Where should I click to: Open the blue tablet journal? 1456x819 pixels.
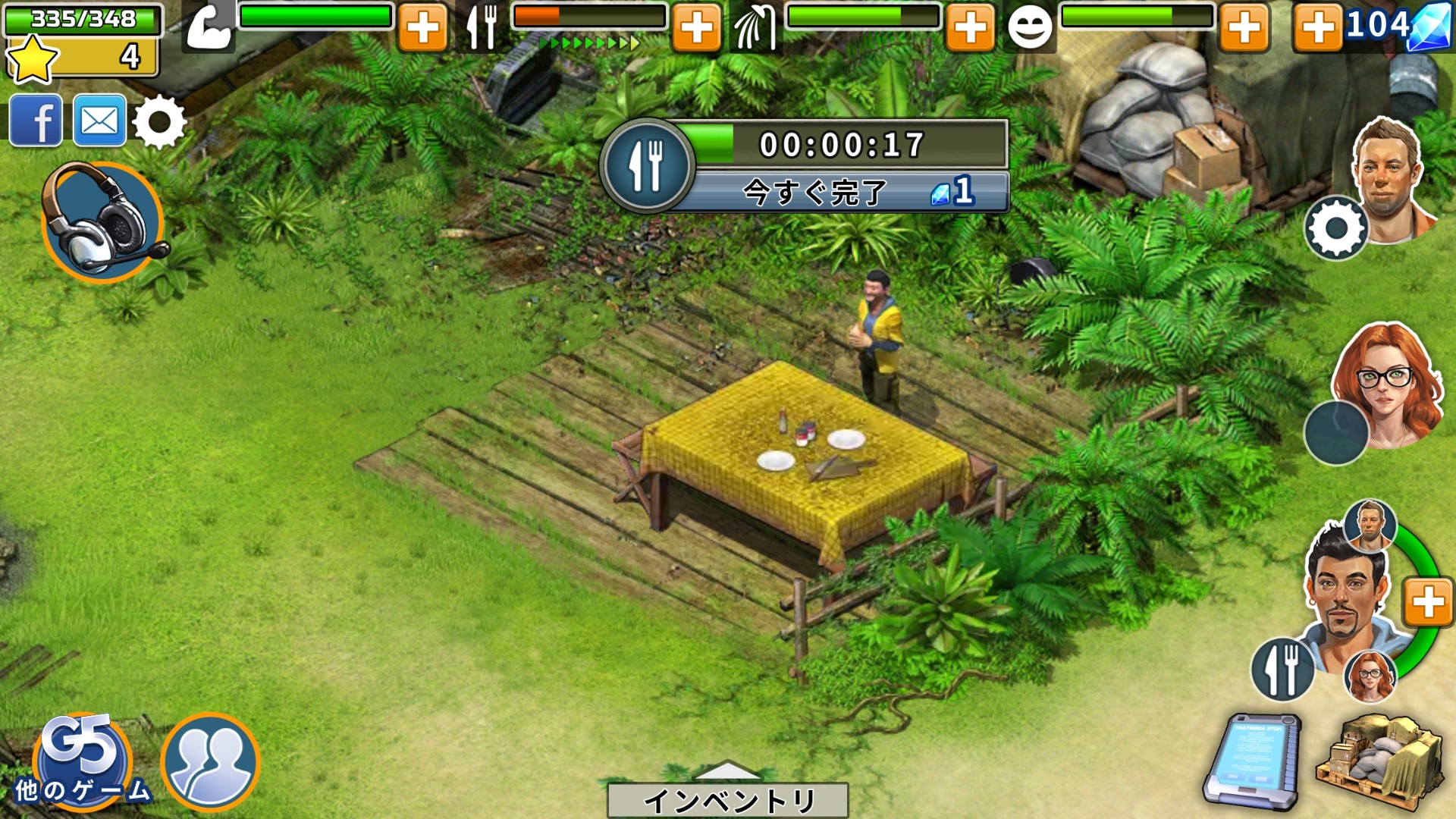[x=1252, y=761]
